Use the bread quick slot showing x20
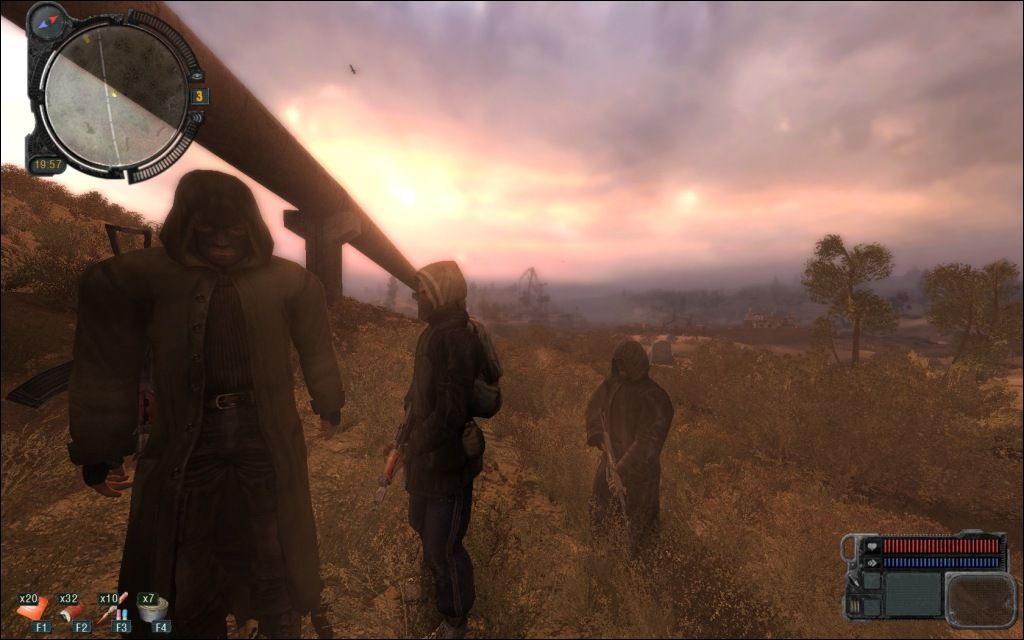Image resolution: width=1024 pixels, height=640 pixels. tap(33, 608)
